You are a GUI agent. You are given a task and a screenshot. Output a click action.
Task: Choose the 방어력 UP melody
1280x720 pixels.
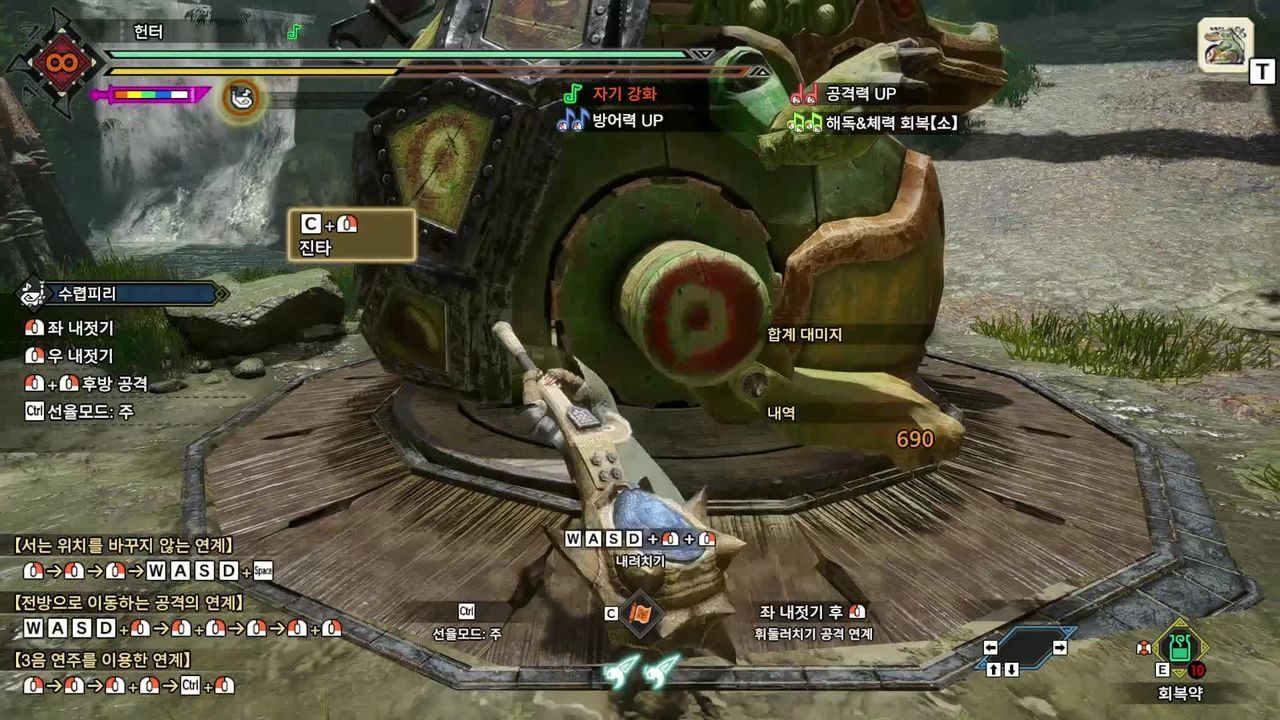624,121
